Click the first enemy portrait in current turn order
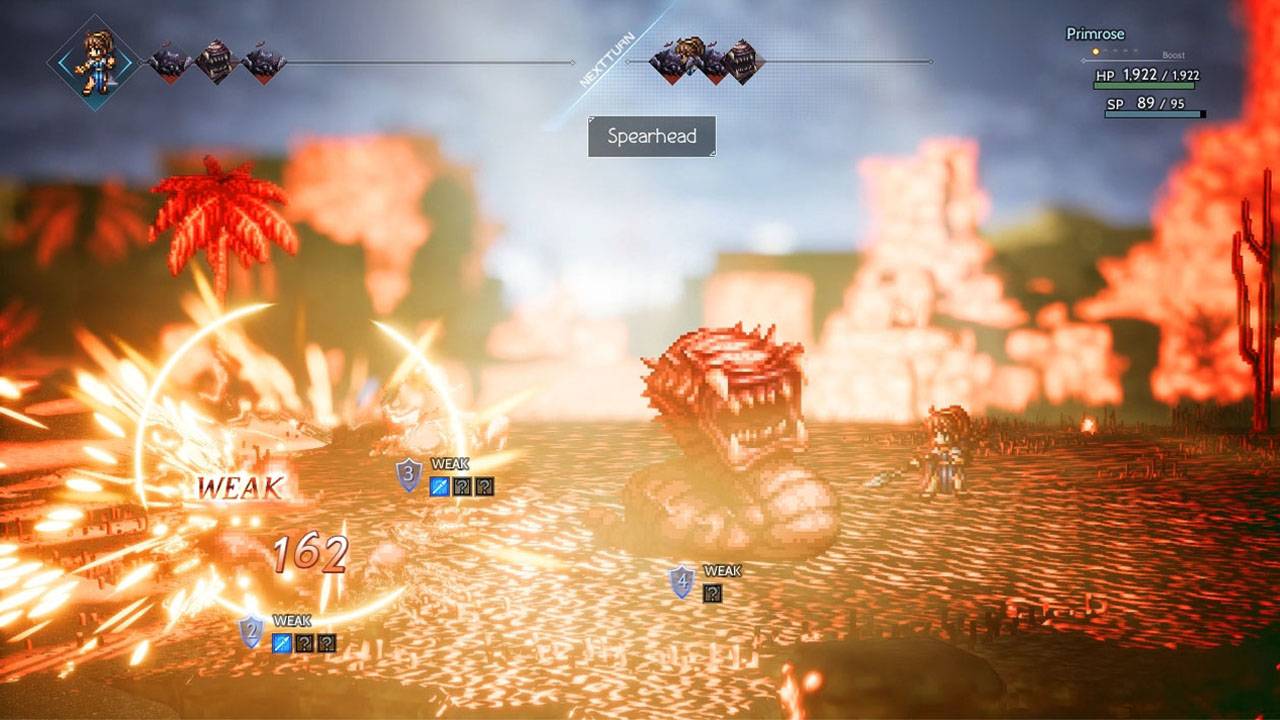 (x=167, y=60)
